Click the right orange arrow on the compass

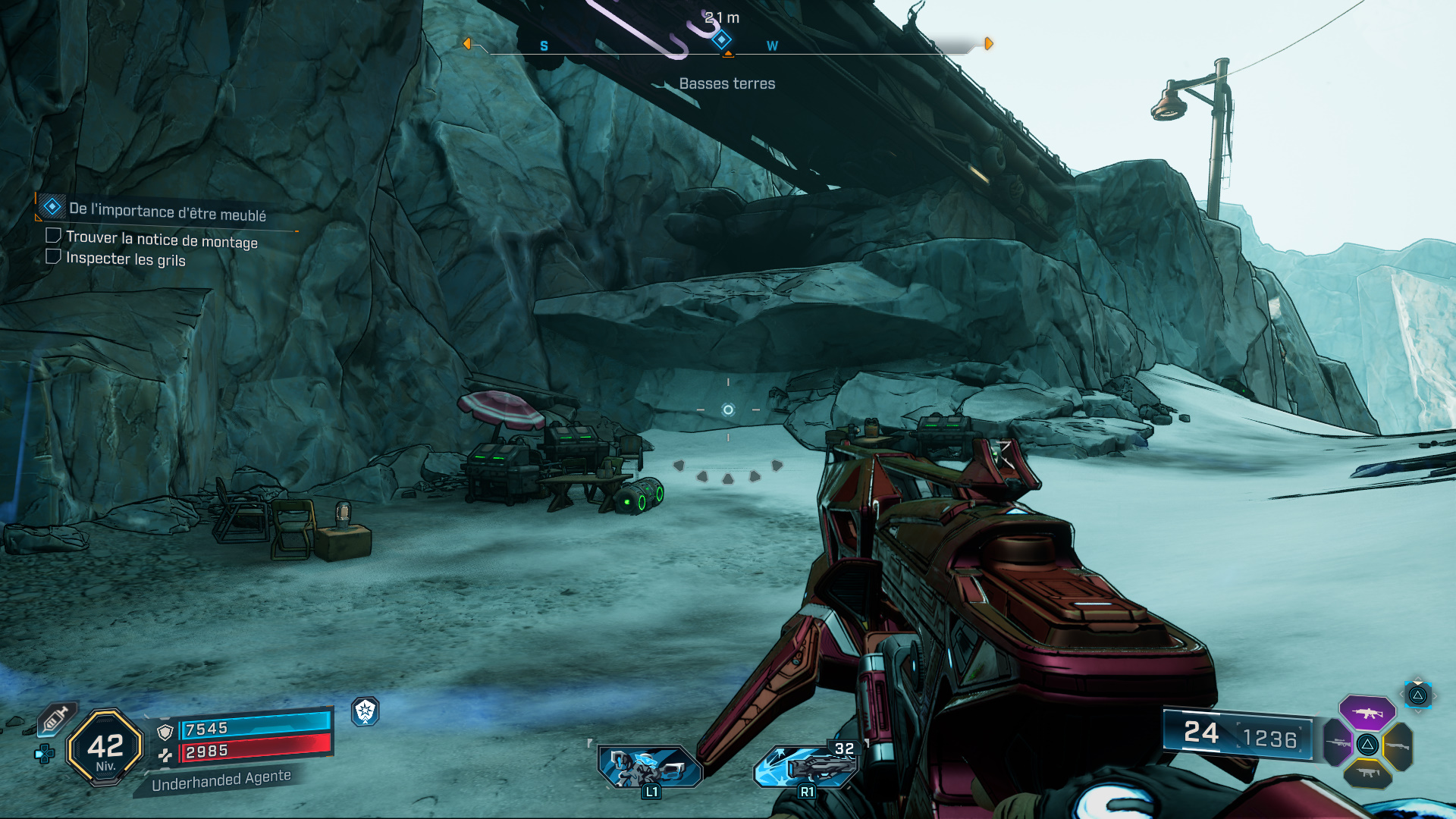coord(989,44)
